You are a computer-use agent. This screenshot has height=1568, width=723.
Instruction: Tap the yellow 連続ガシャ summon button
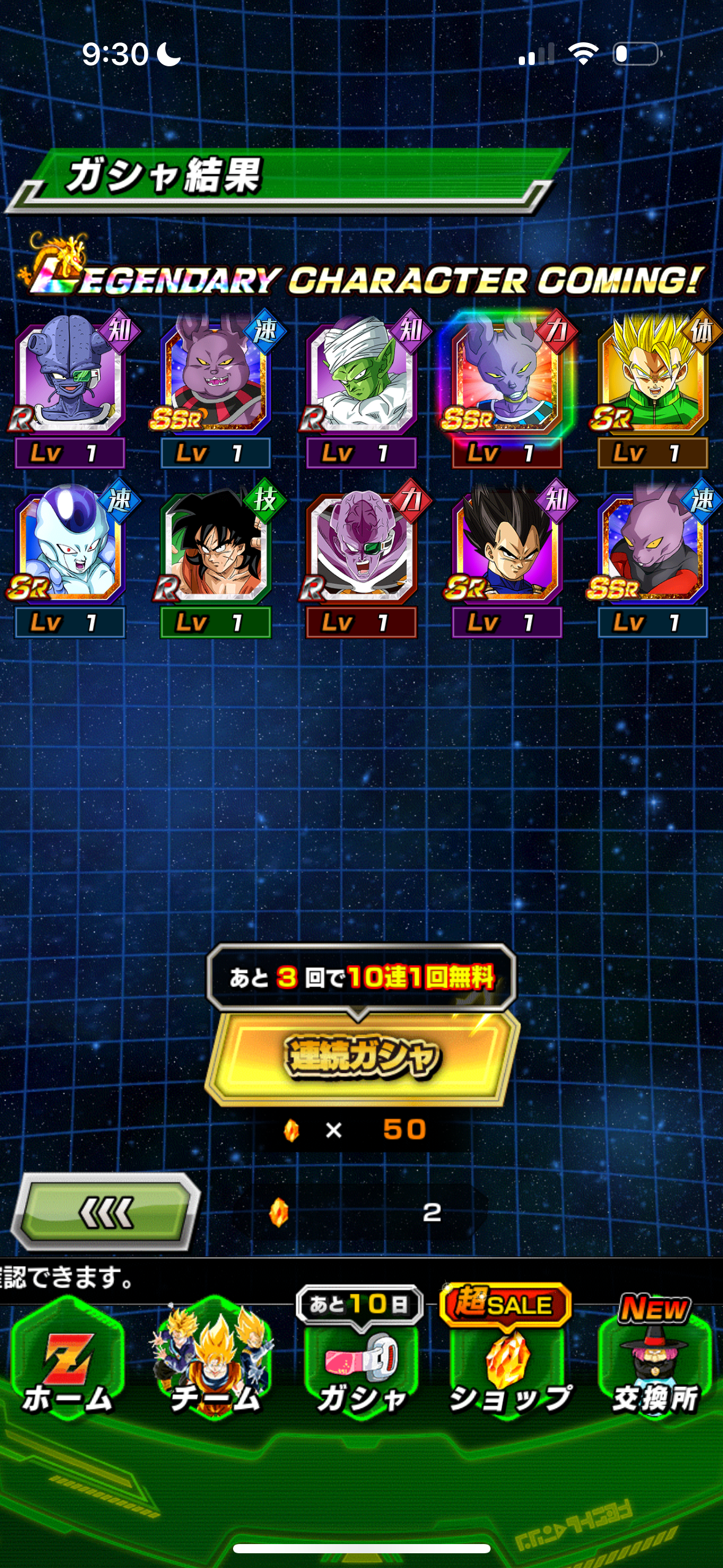pos(362,1056)
